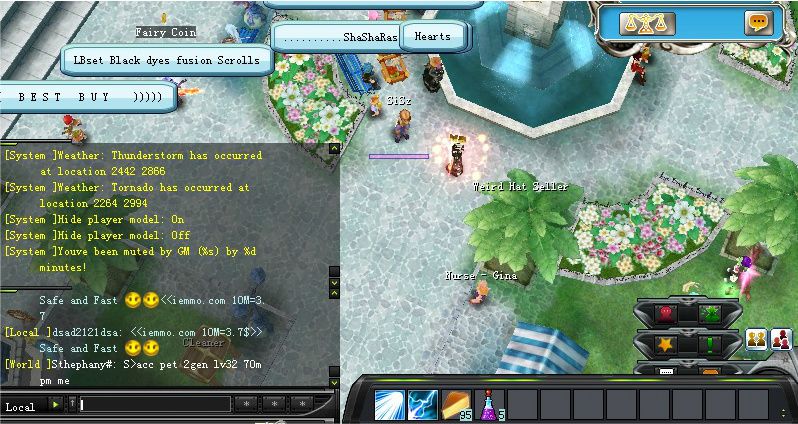This screenshot has height=424, width=798.
Task: Click the green creature menu button
Action: (x=711, y=313)
